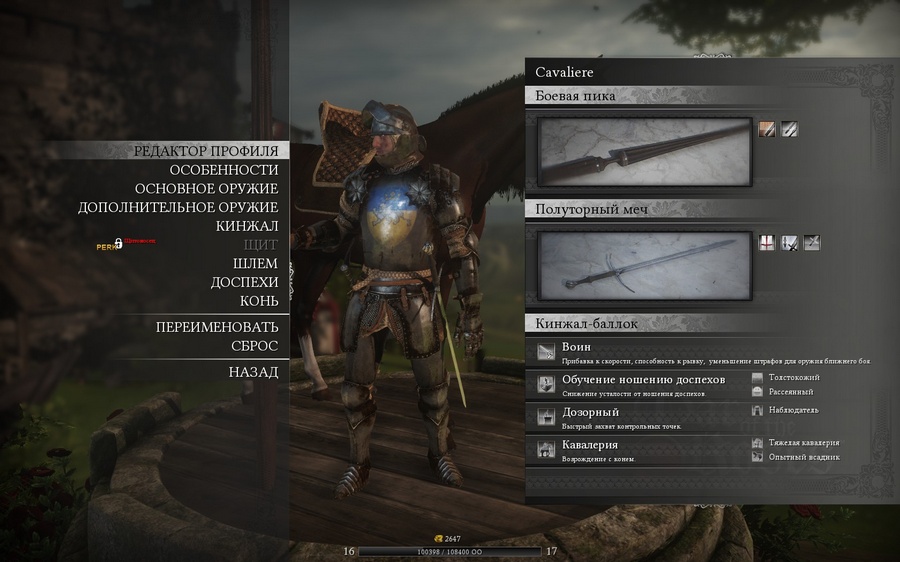Select the Боевая пика weapon image
This screenshot has height=562, width=900.
point(644,152)
